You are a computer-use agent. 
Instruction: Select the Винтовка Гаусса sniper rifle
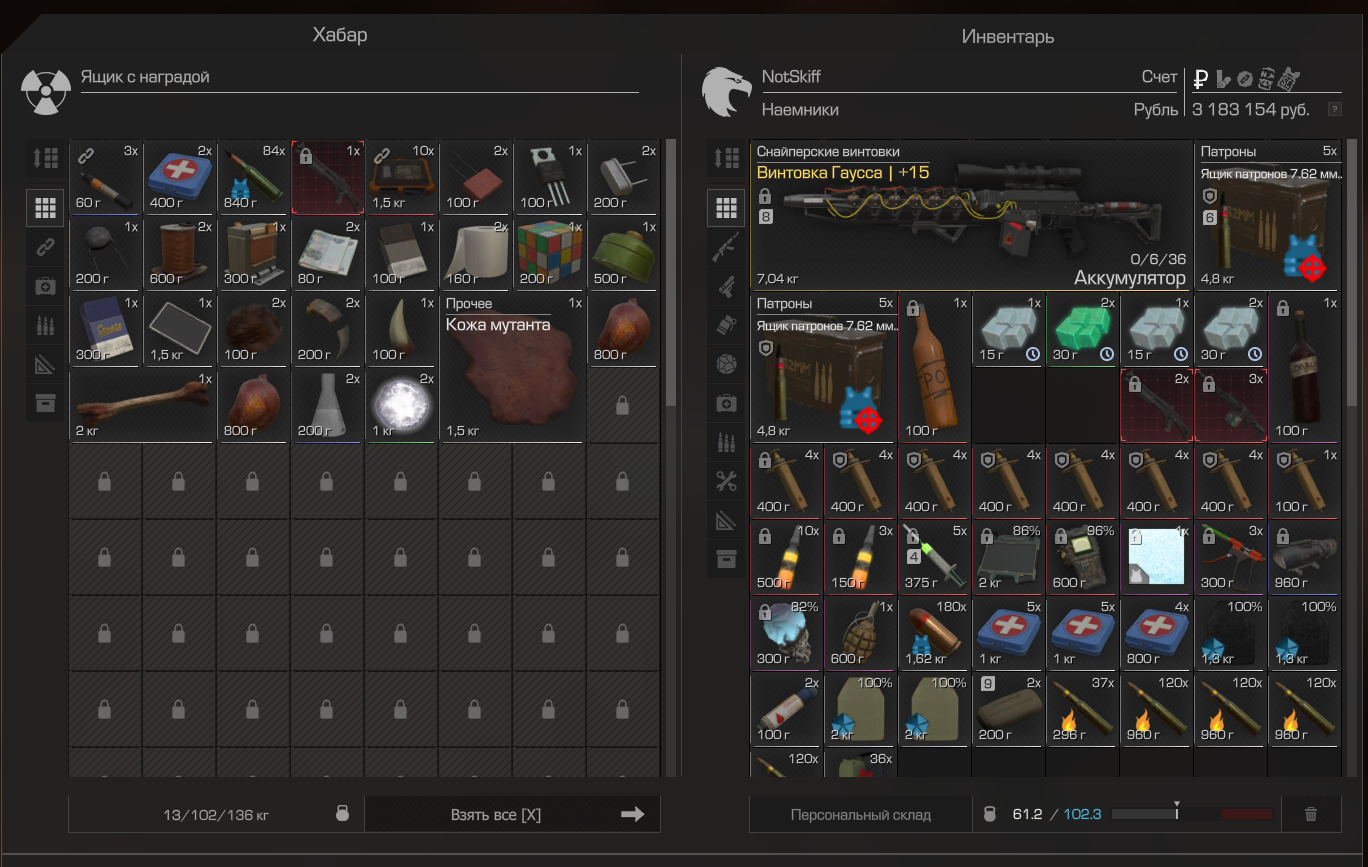[x=971, y=213]
